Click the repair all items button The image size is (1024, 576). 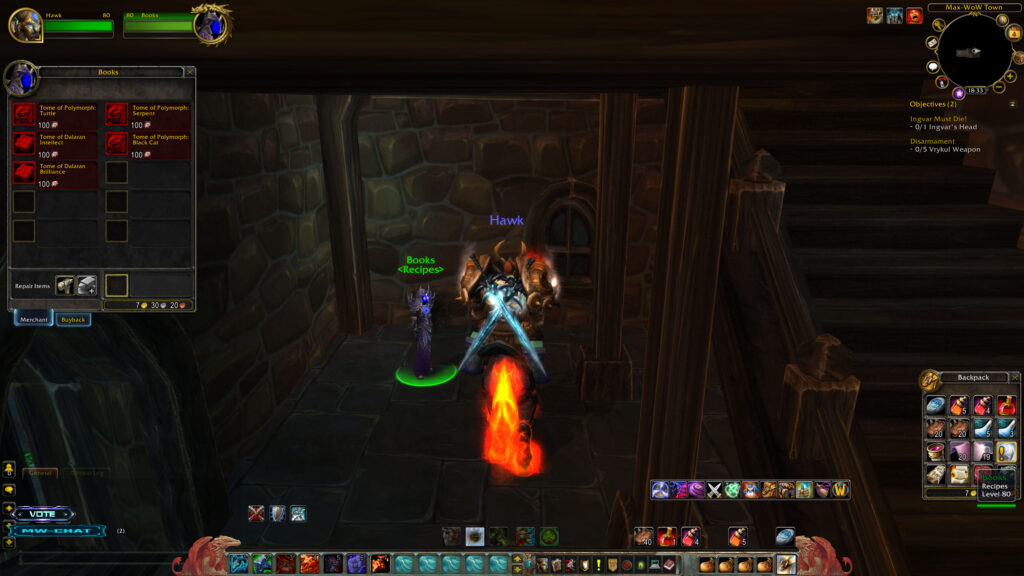[86, 286]
